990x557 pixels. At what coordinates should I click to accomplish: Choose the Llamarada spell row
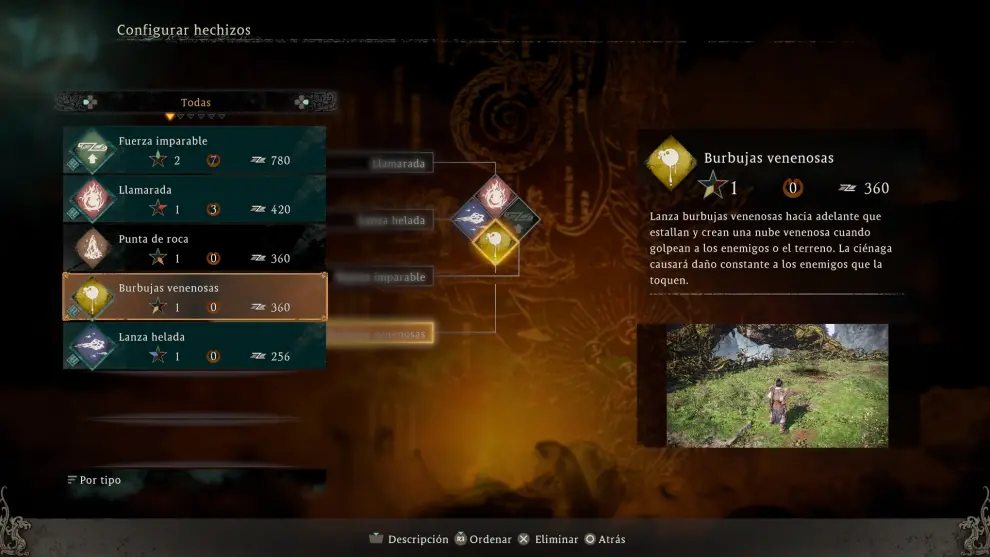tap(195, 199)
